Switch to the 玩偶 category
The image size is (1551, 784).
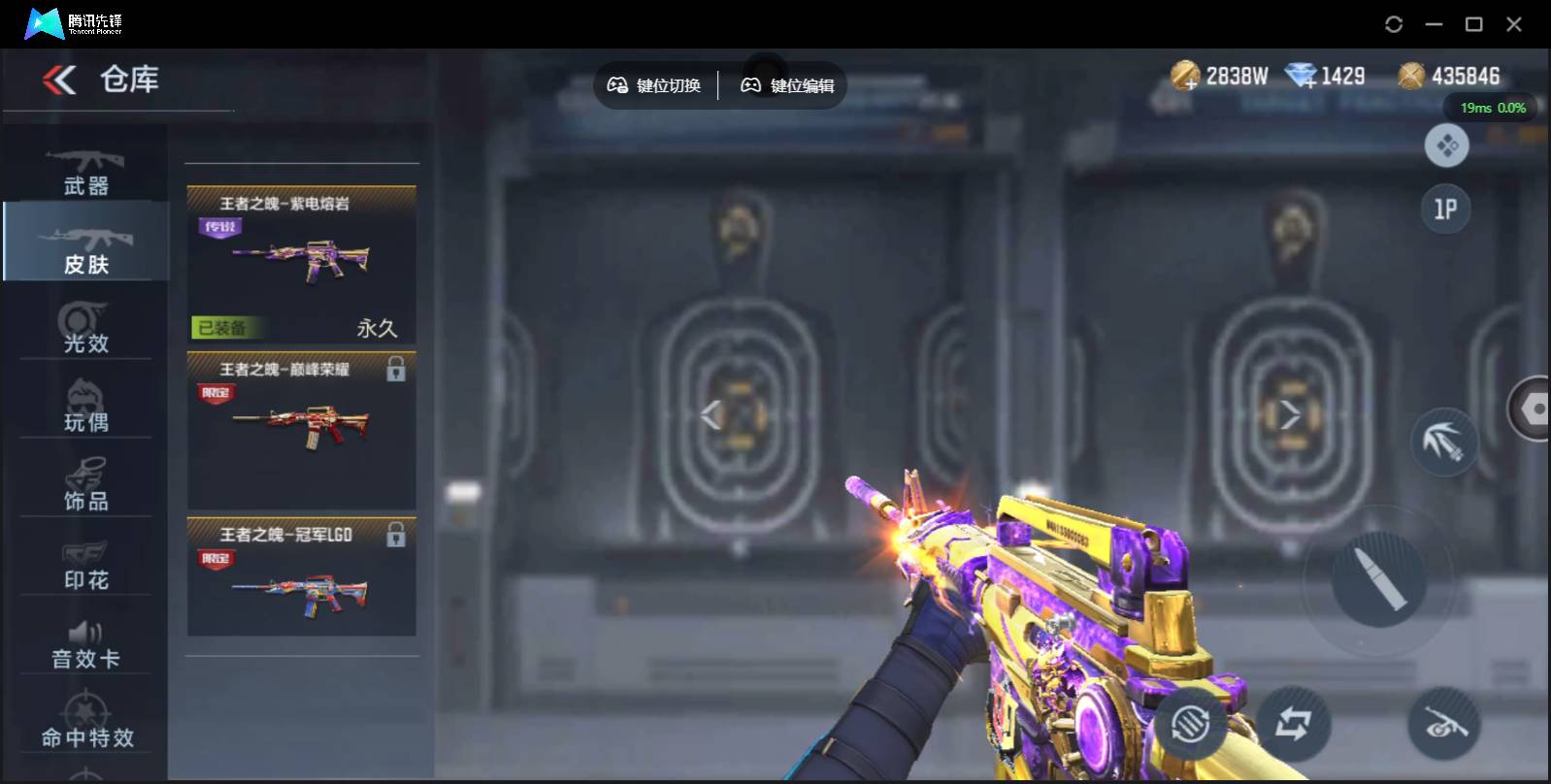coord(85,406)
